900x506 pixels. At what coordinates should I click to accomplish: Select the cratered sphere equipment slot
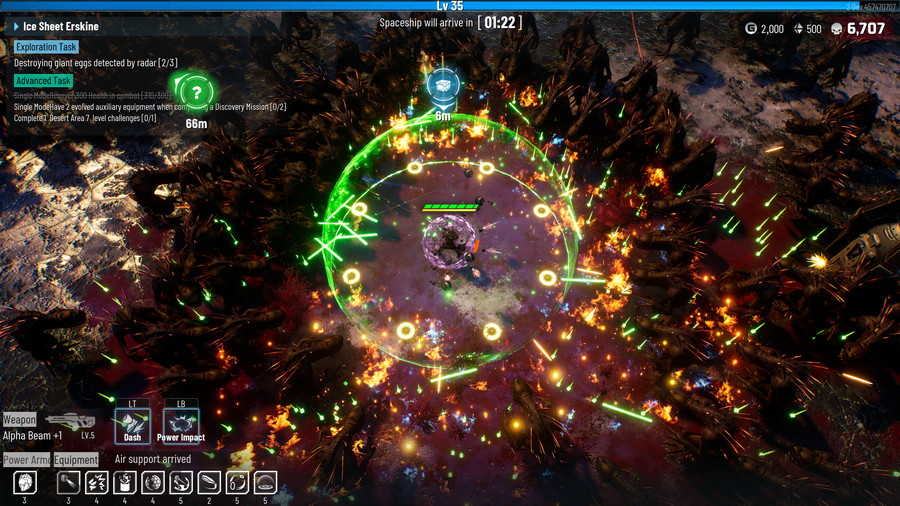point(153,483)
